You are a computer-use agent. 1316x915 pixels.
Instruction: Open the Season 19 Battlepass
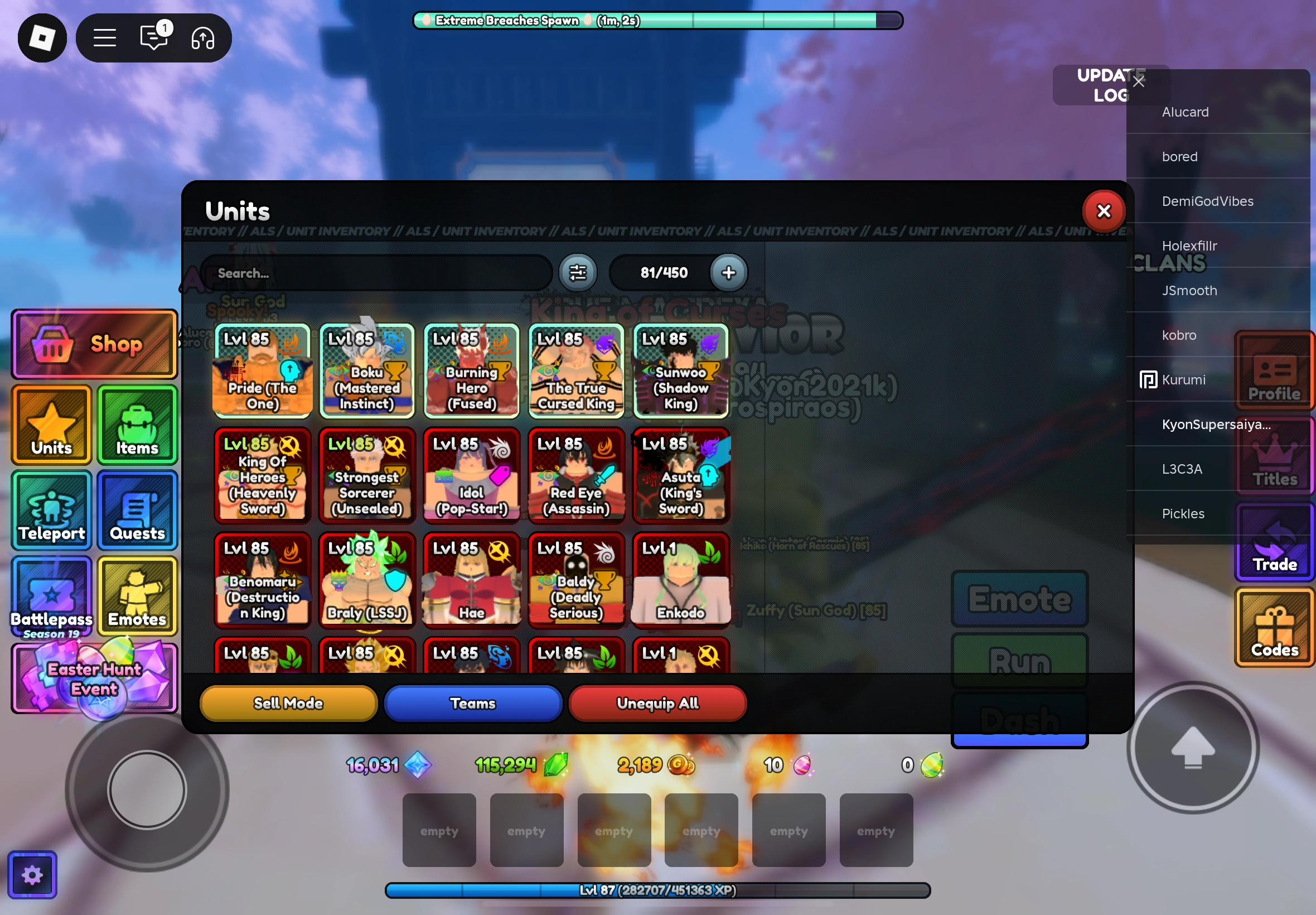pos(51,596)
